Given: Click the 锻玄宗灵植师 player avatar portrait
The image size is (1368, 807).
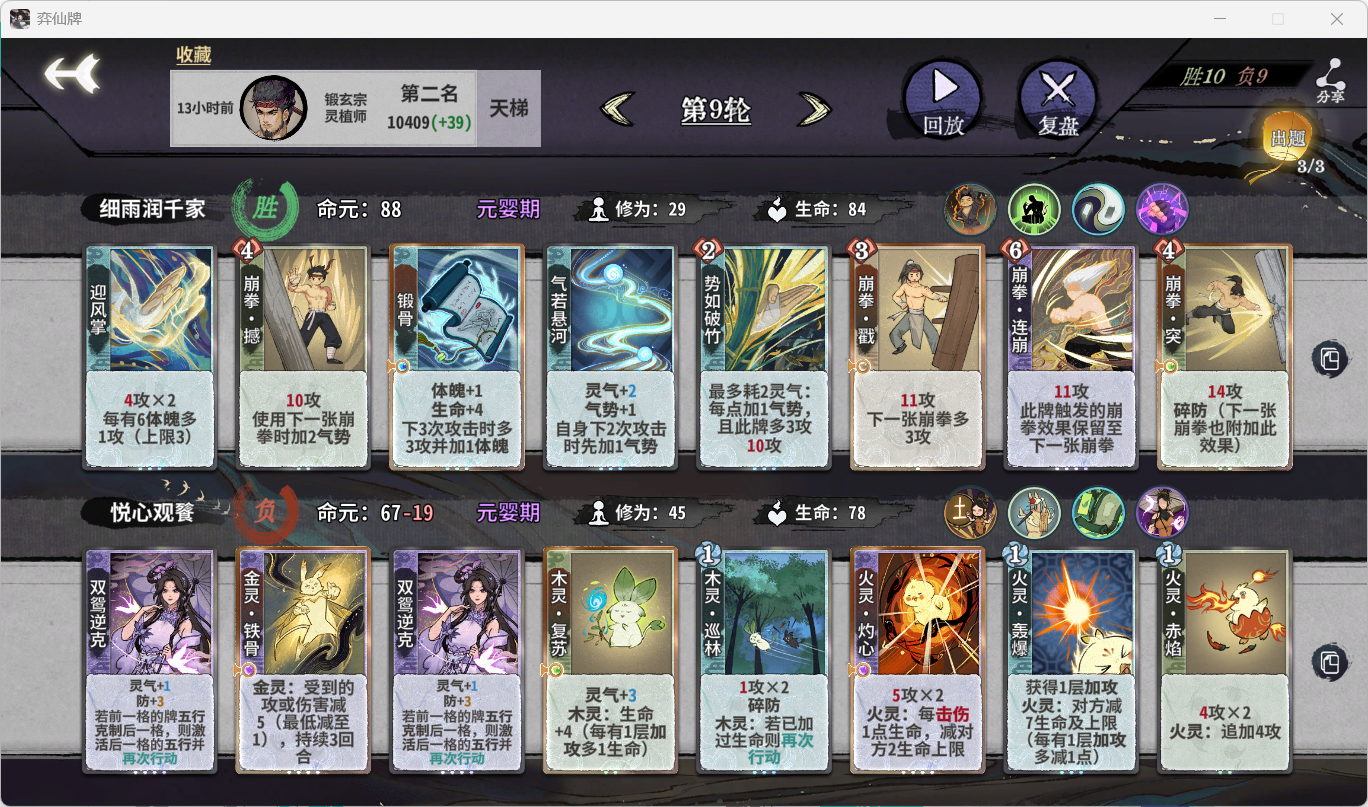Looking at the screenshot, I should pyautogui.click(x=274, y=107).
